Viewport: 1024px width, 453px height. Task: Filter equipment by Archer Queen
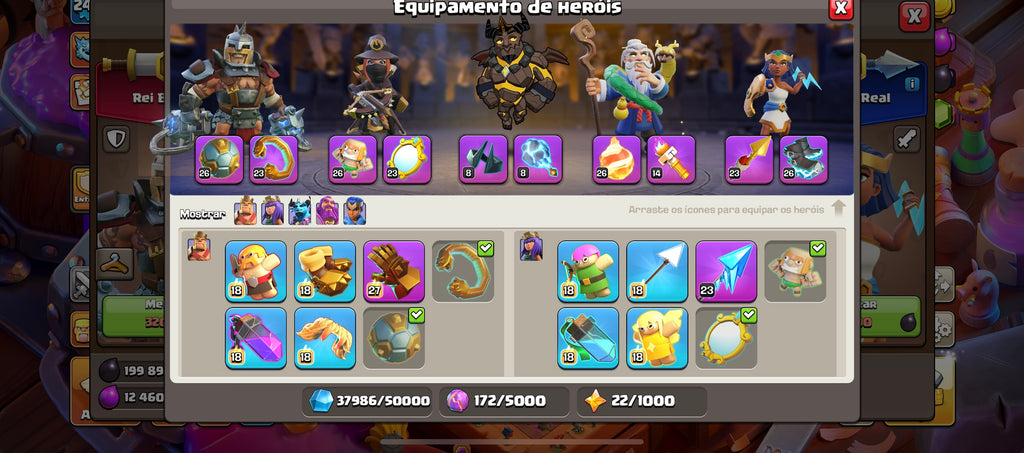click(272, 211)
